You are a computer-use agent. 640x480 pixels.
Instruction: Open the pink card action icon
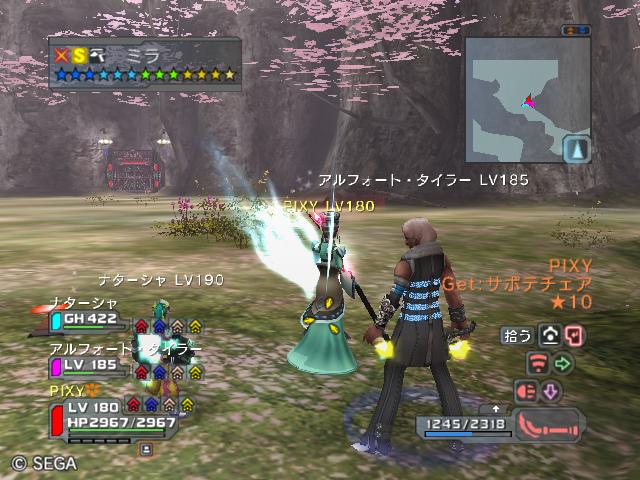(x=574, y=336)
